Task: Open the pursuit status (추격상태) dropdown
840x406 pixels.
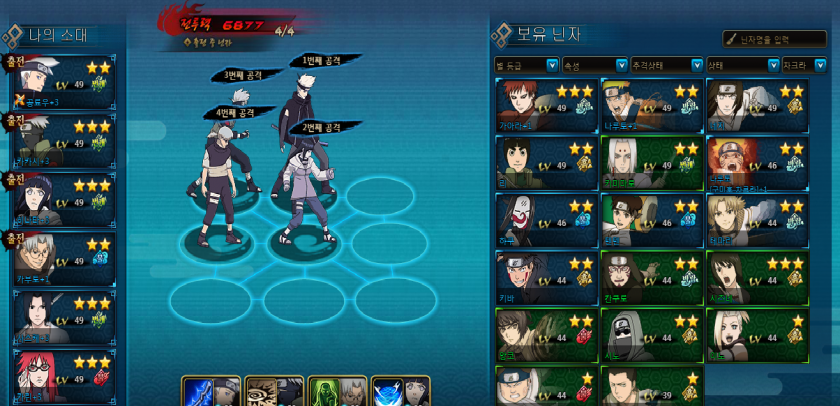Action: click(664, 65)
